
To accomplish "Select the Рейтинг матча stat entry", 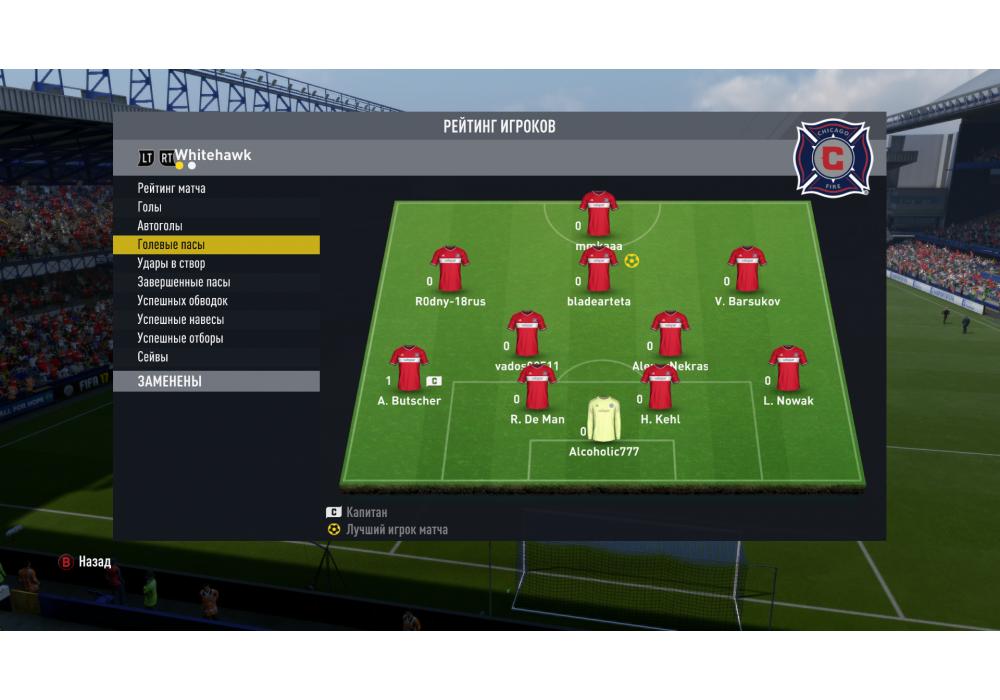I will (x=172, y=188).
